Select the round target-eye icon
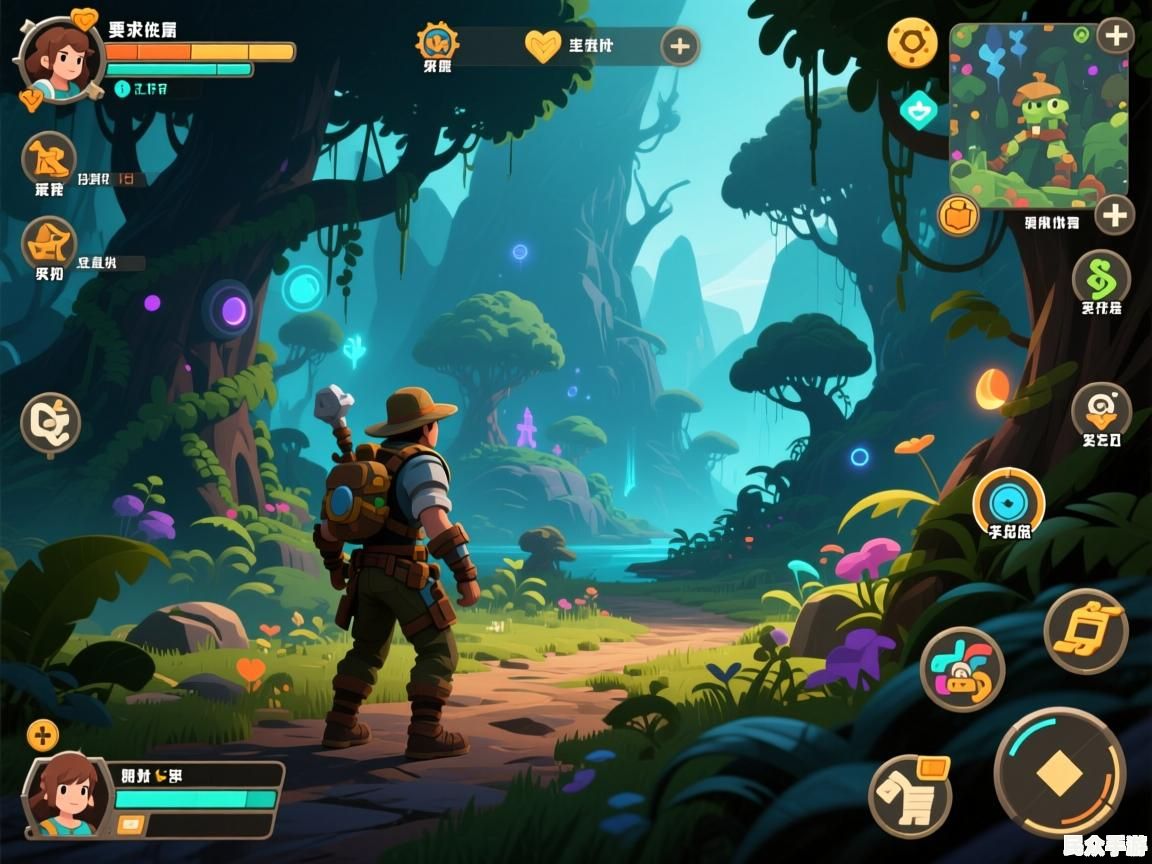Image resolution: width=1152 pixels, height=864 pixels. pyautogui.click(x=1101, y=409)
